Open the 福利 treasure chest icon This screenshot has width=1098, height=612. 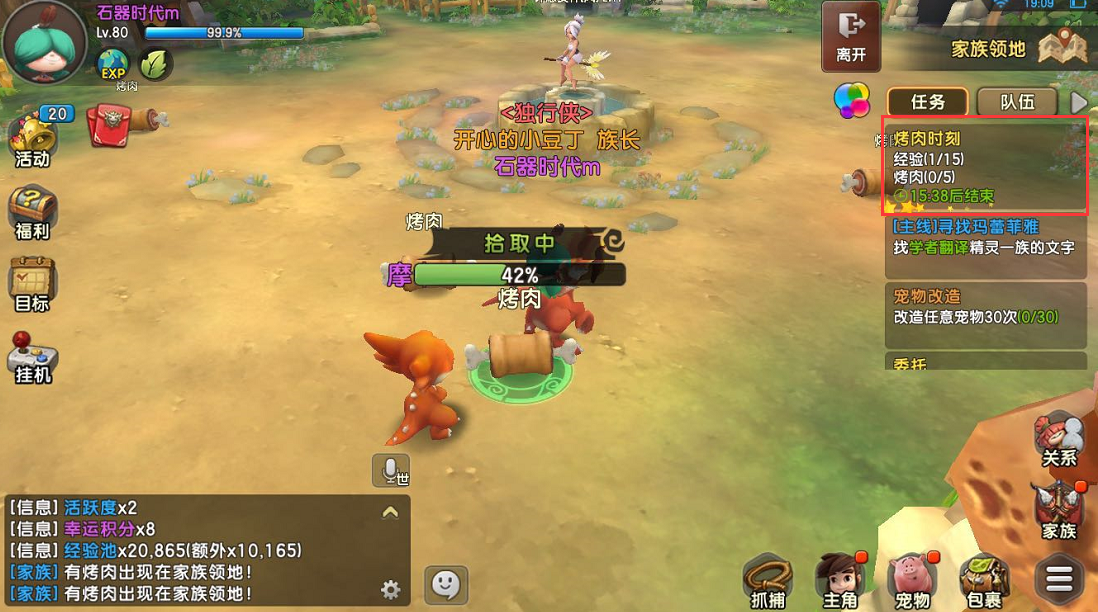pos(32,212)
